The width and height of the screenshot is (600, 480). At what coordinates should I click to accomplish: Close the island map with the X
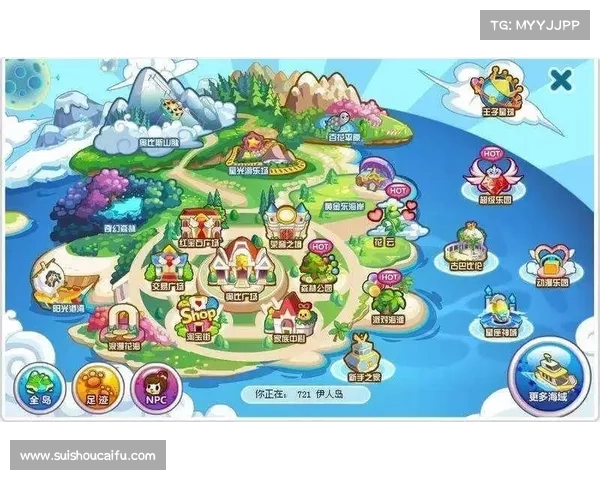561,78
